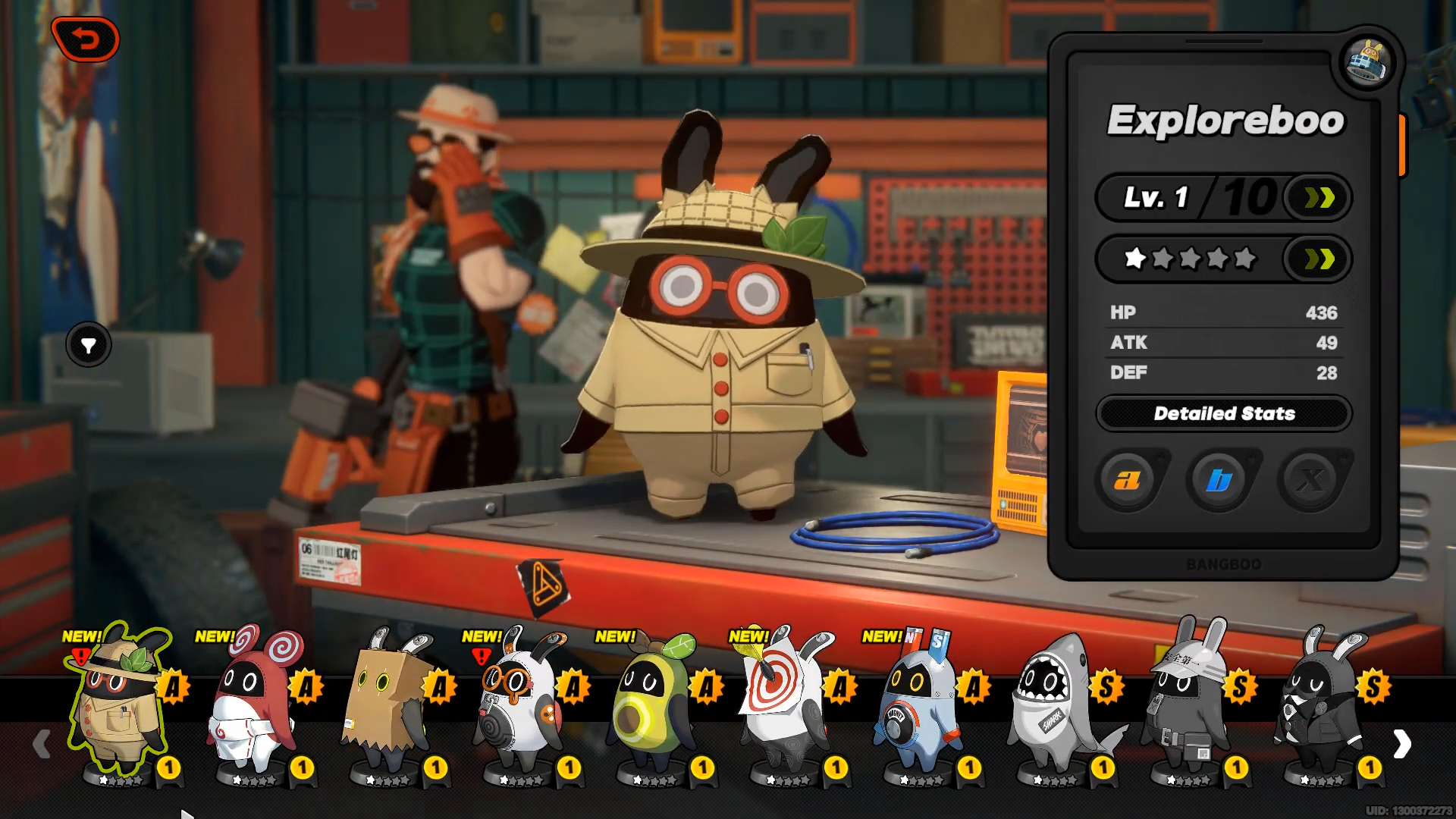The width and height of the screenshot is (1456, 819).
Task: Open the Bangboo filter funnel button
Action: point(89,346)
